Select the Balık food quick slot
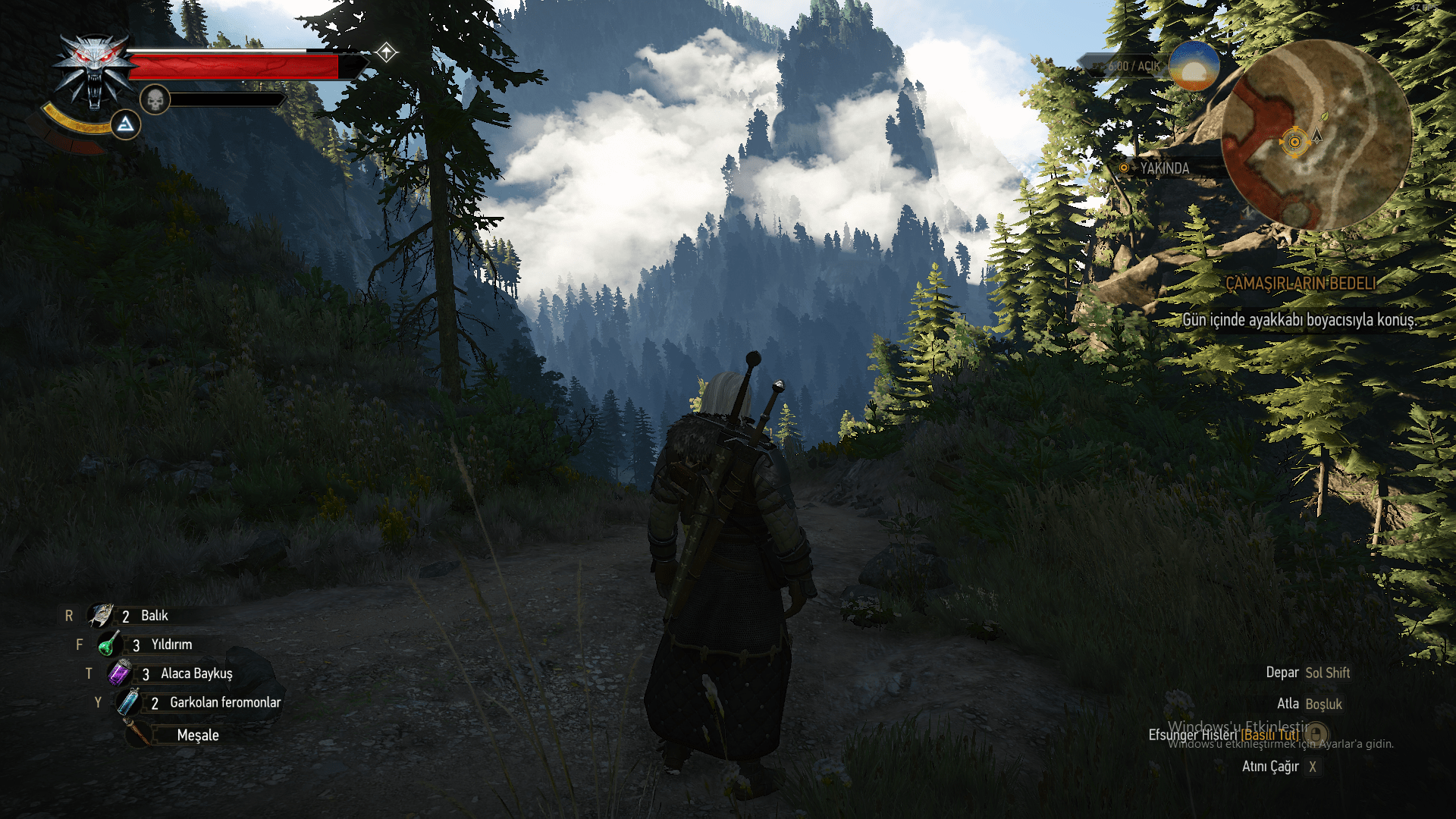 (x=101, y=615)
